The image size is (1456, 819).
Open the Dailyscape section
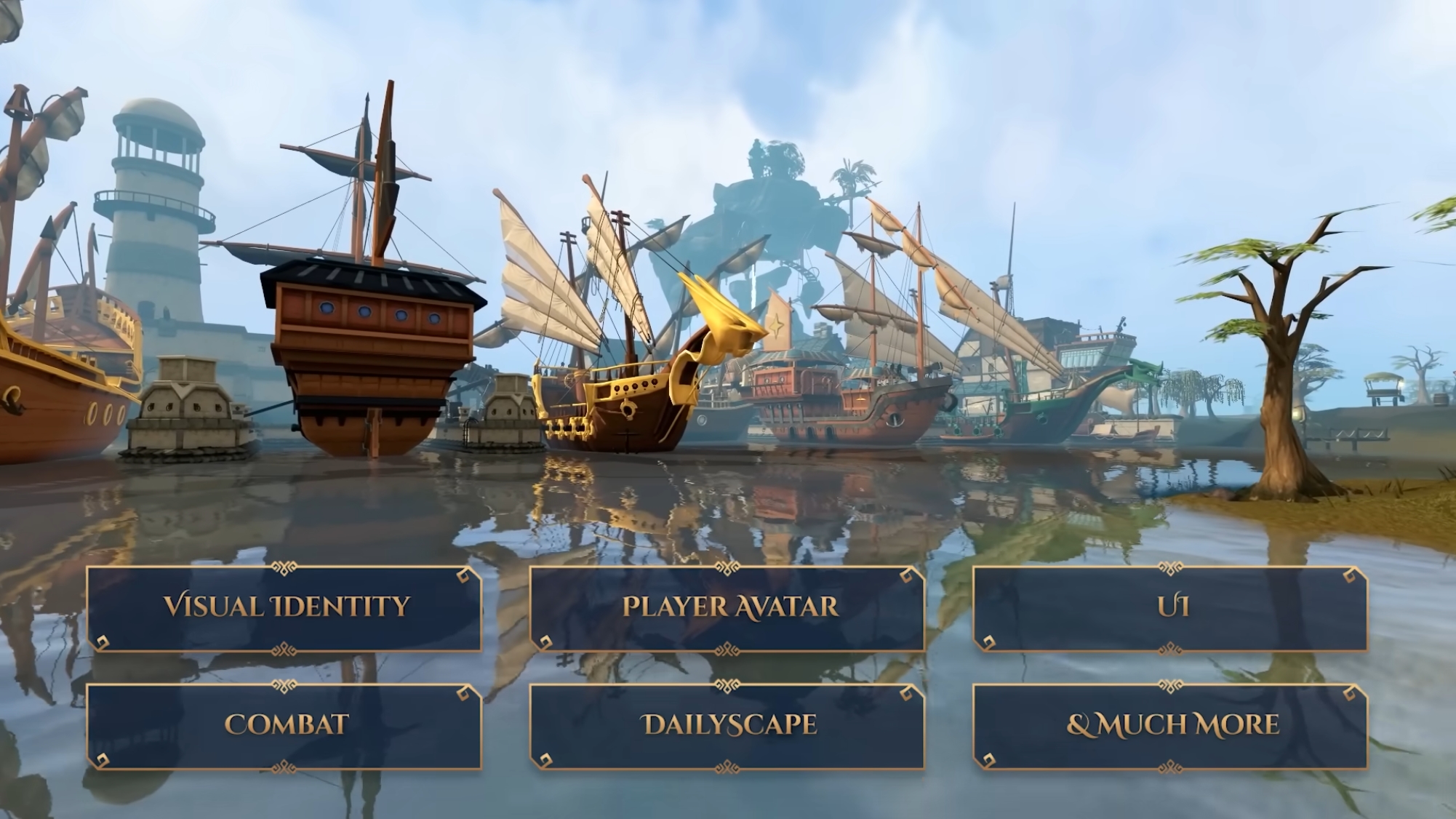[x=727, y=726]
